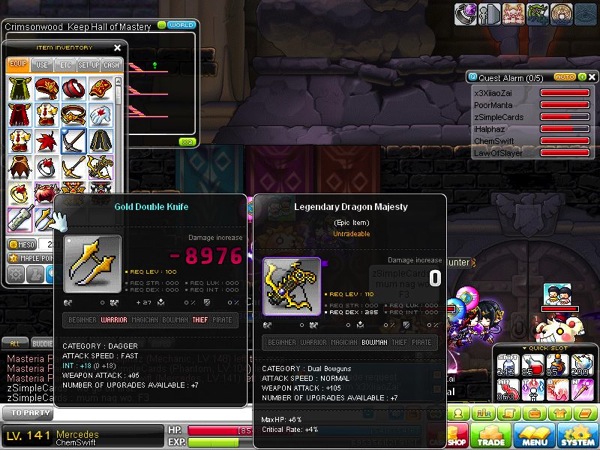Select the leather belt item slot
This screenshot has height=450, width=600.
pyautogui.click(x=73, y=114)
